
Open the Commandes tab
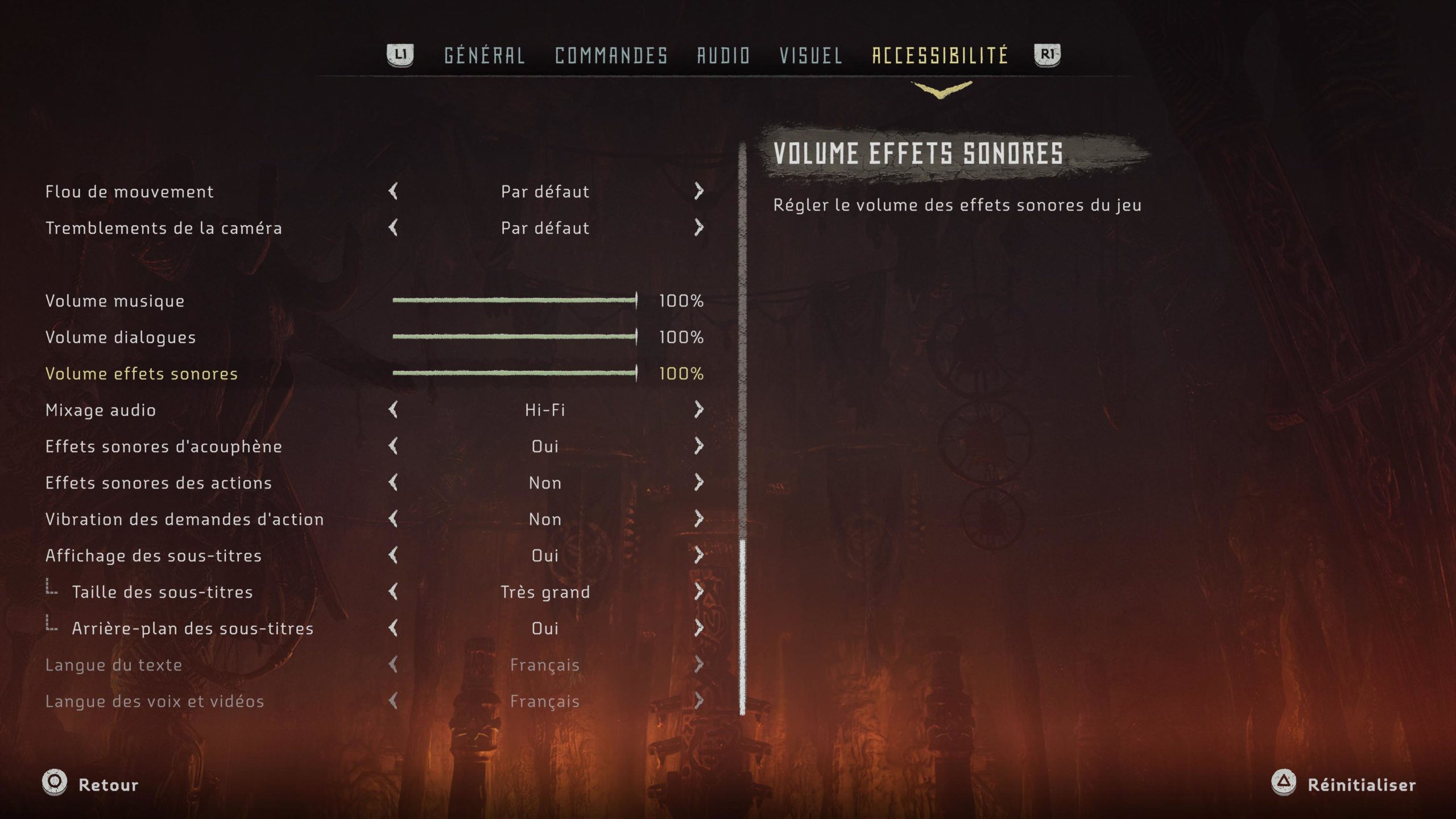[x=611, y=56]
